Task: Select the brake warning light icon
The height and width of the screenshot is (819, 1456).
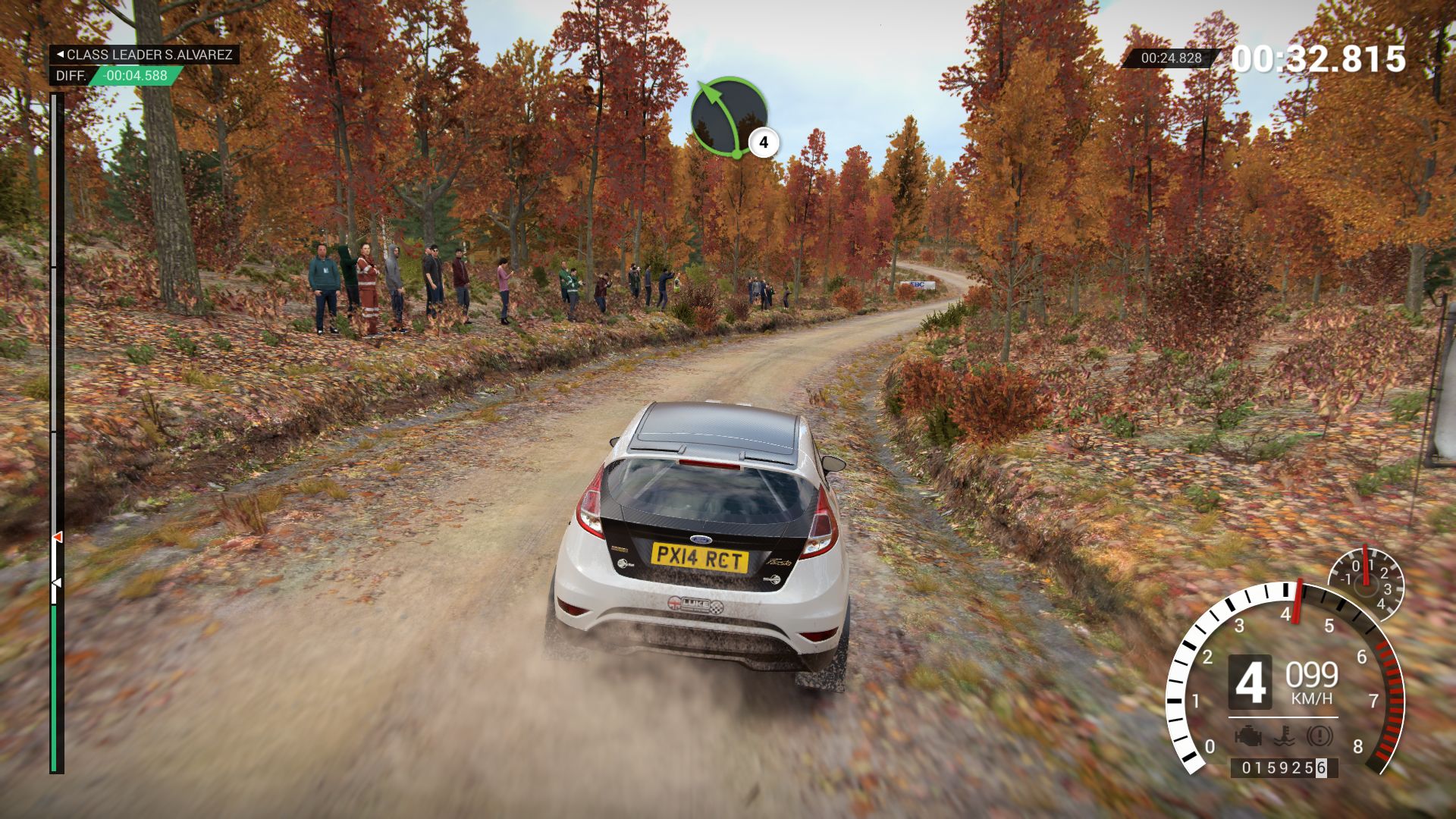Action: pyautogui.click(x=1319, y=736)
